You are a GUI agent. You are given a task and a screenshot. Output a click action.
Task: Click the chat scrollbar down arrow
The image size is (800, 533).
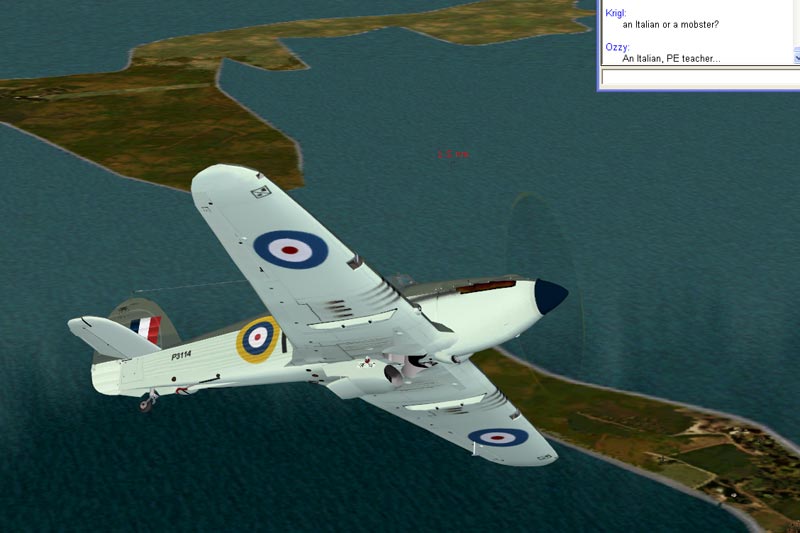point(796,60)
